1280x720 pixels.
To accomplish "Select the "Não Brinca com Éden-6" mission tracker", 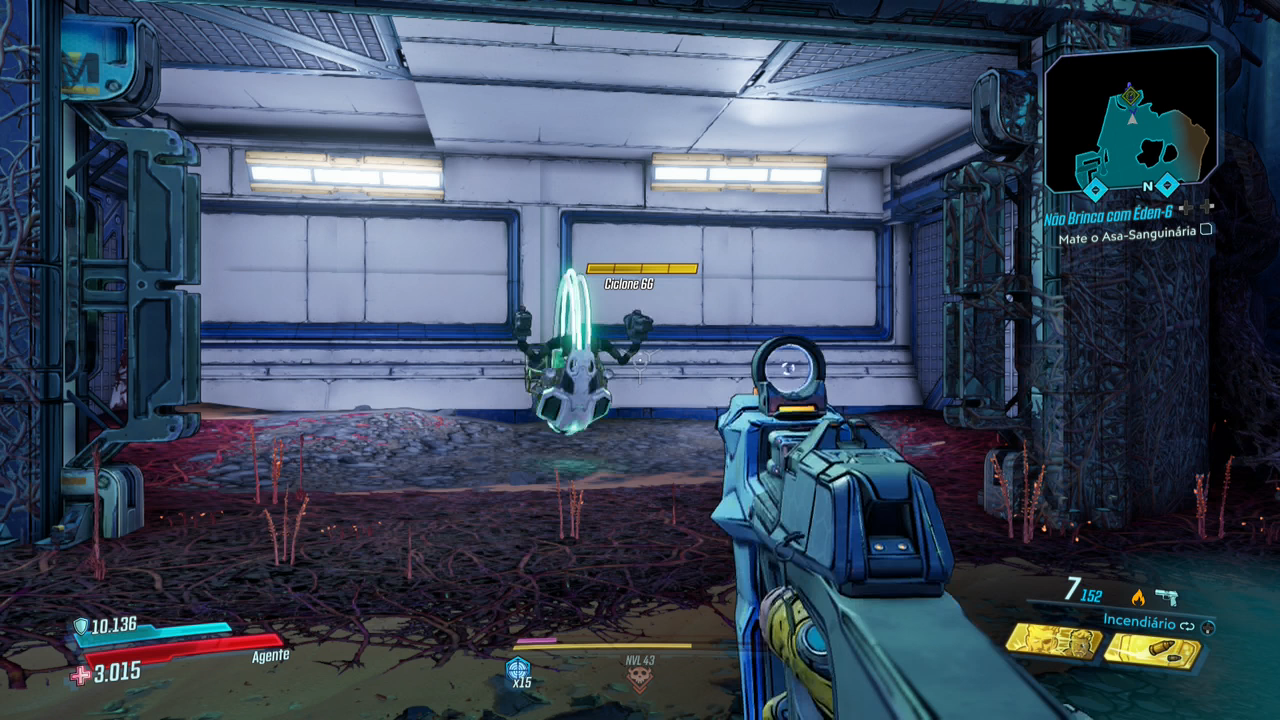I will (1112, 212).
